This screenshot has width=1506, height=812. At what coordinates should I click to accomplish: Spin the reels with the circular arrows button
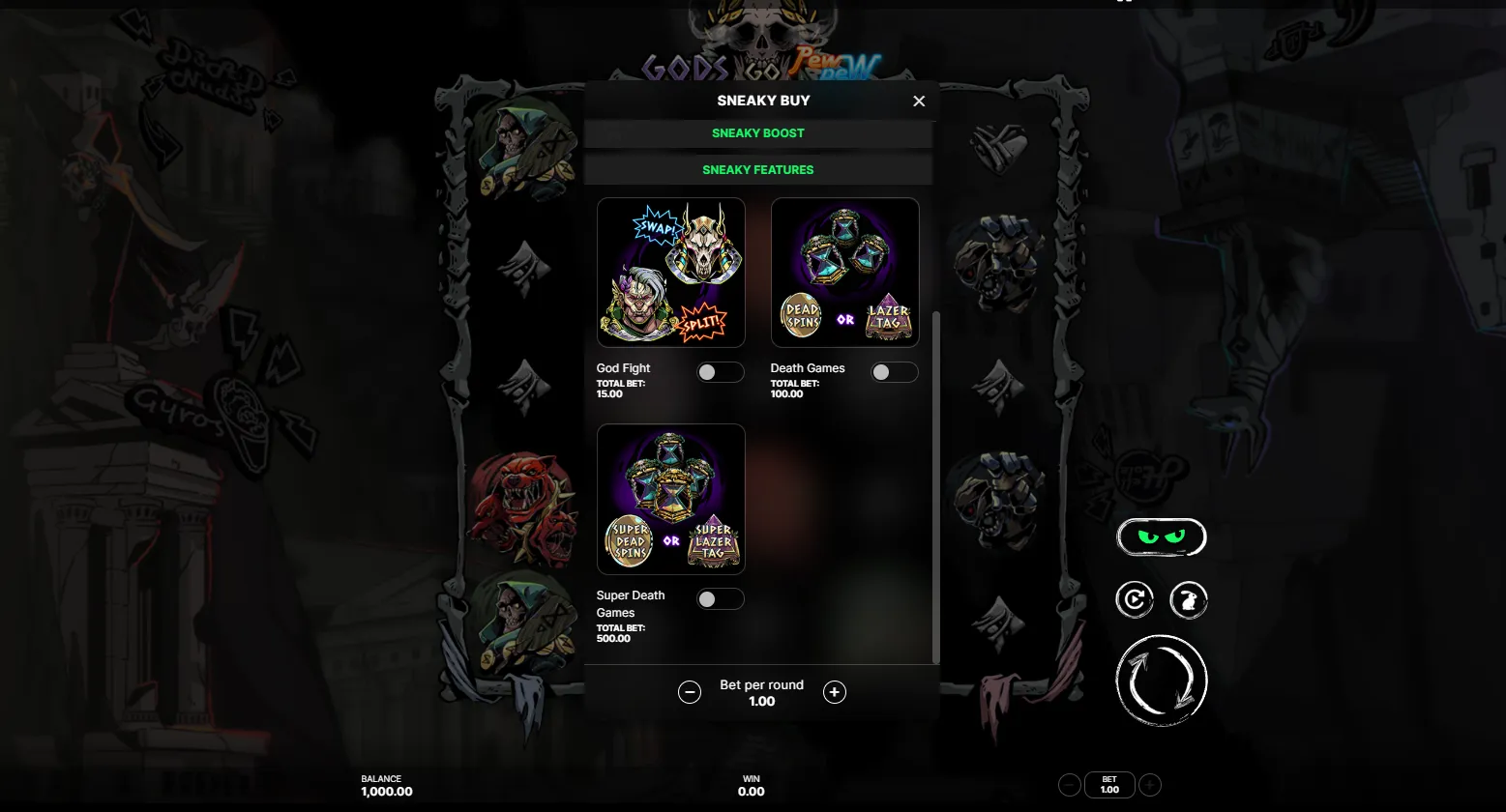[x=1162, y=681]
